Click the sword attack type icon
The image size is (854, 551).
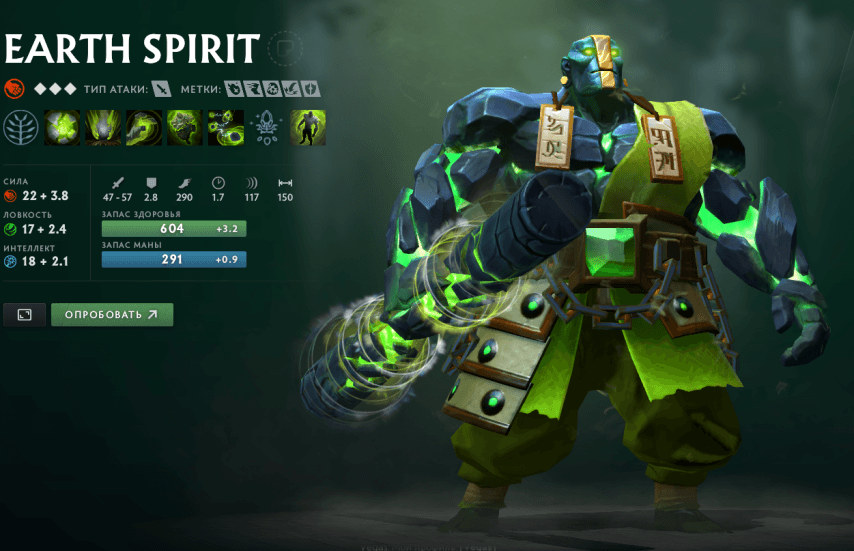coord(162,89)
